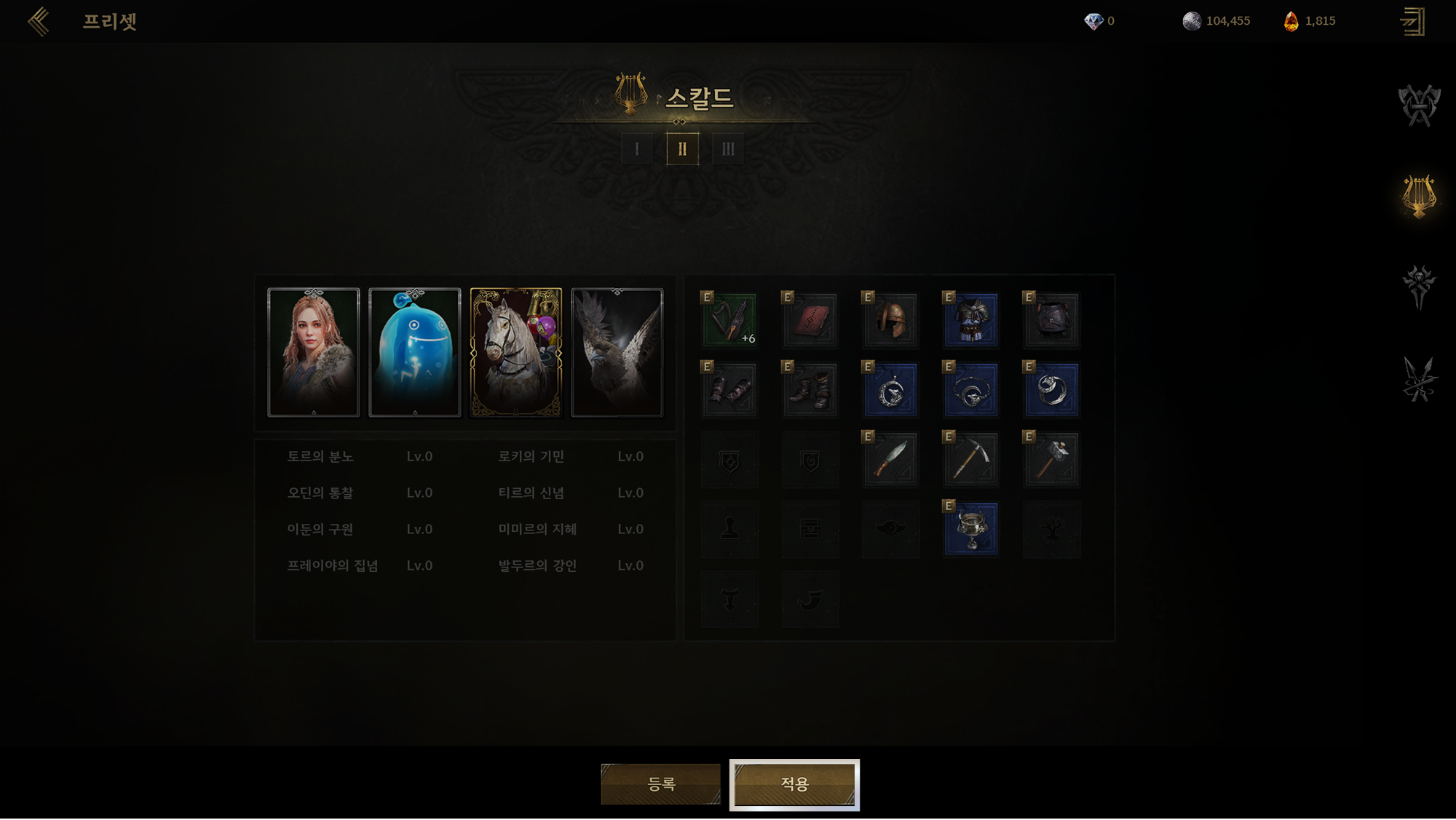The image size is (1456, 820).
Task: Click the 등록 register button
Action: click(x=661, y=784)
